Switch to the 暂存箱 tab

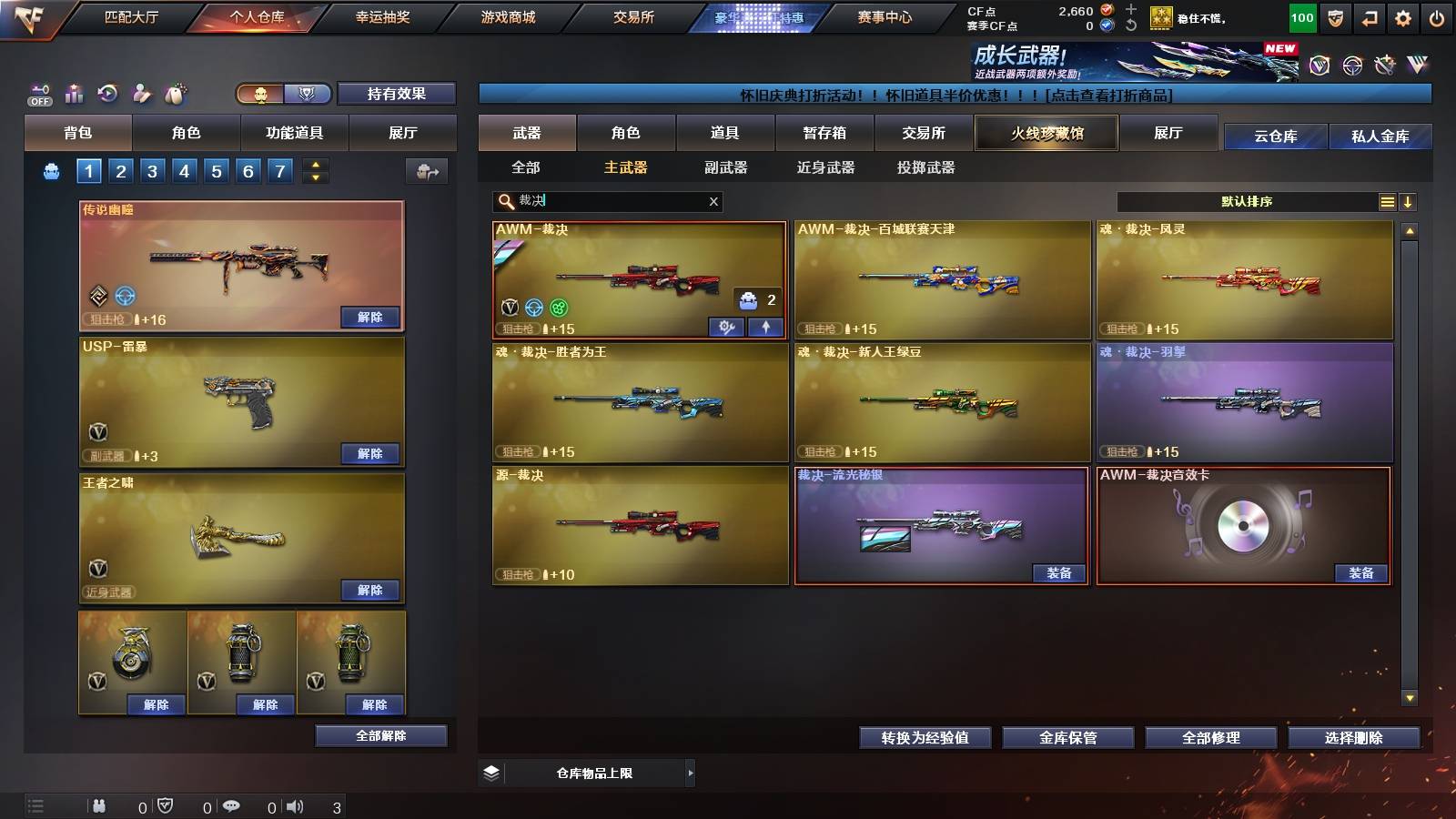tap(826, 133)
